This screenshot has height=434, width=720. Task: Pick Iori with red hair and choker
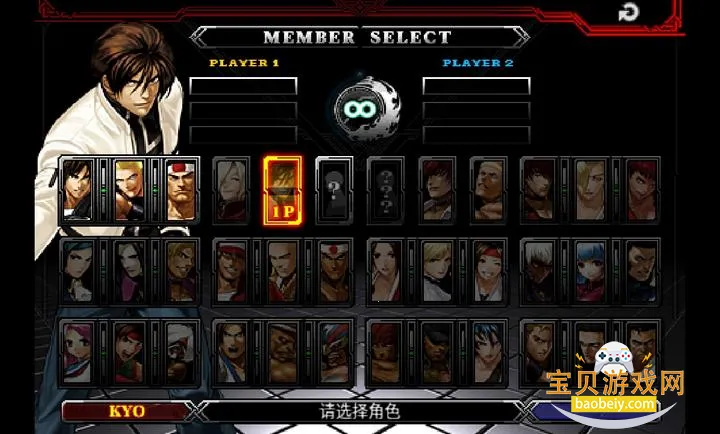[437, 189]
